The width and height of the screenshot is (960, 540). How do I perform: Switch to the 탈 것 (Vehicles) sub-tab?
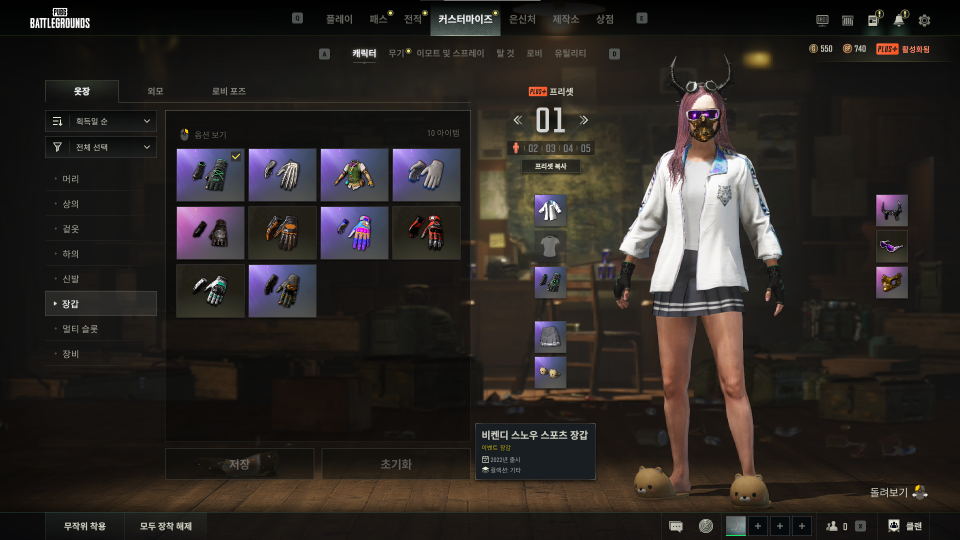coord(505,53)
